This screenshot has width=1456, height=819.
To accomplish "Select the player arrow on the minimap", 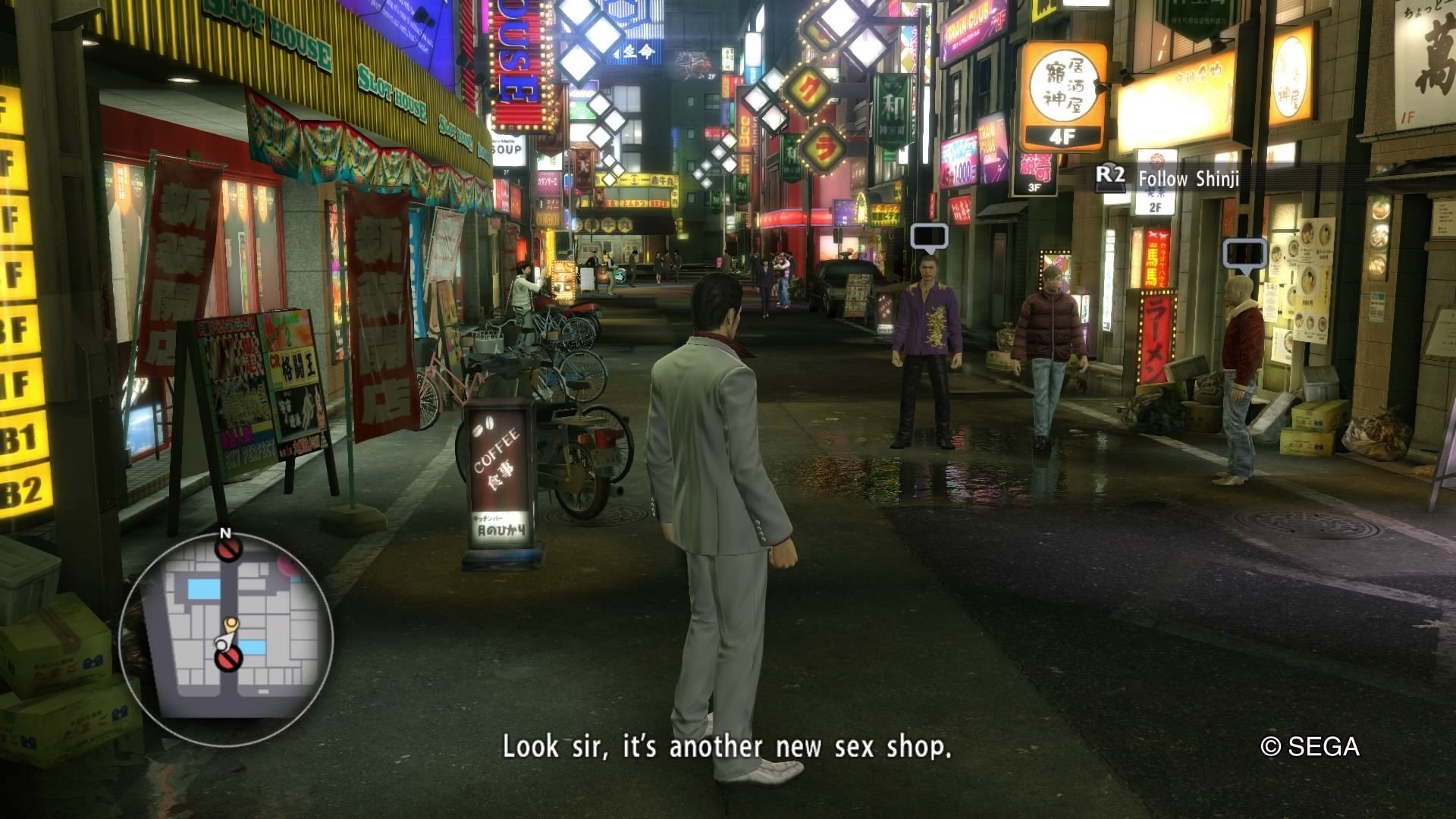I will point(223,642).
